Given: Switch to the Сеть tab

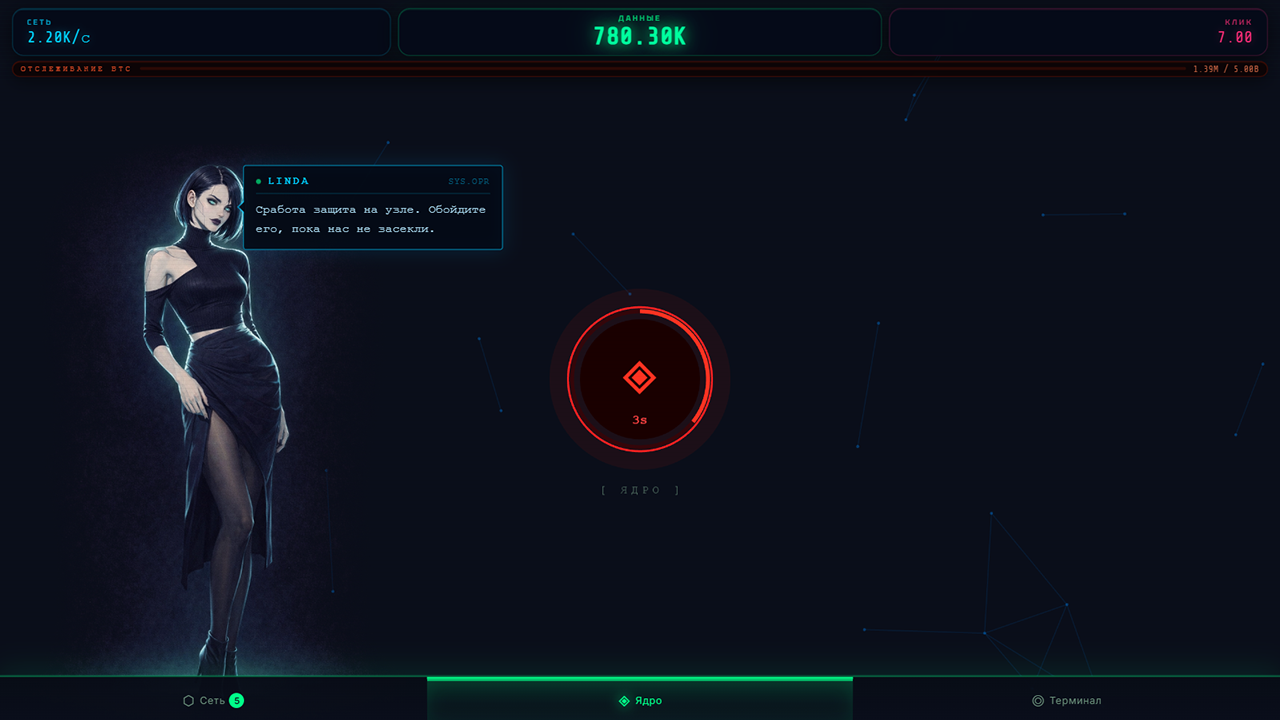Looking at the screenshot, I should tap(211, 700).
